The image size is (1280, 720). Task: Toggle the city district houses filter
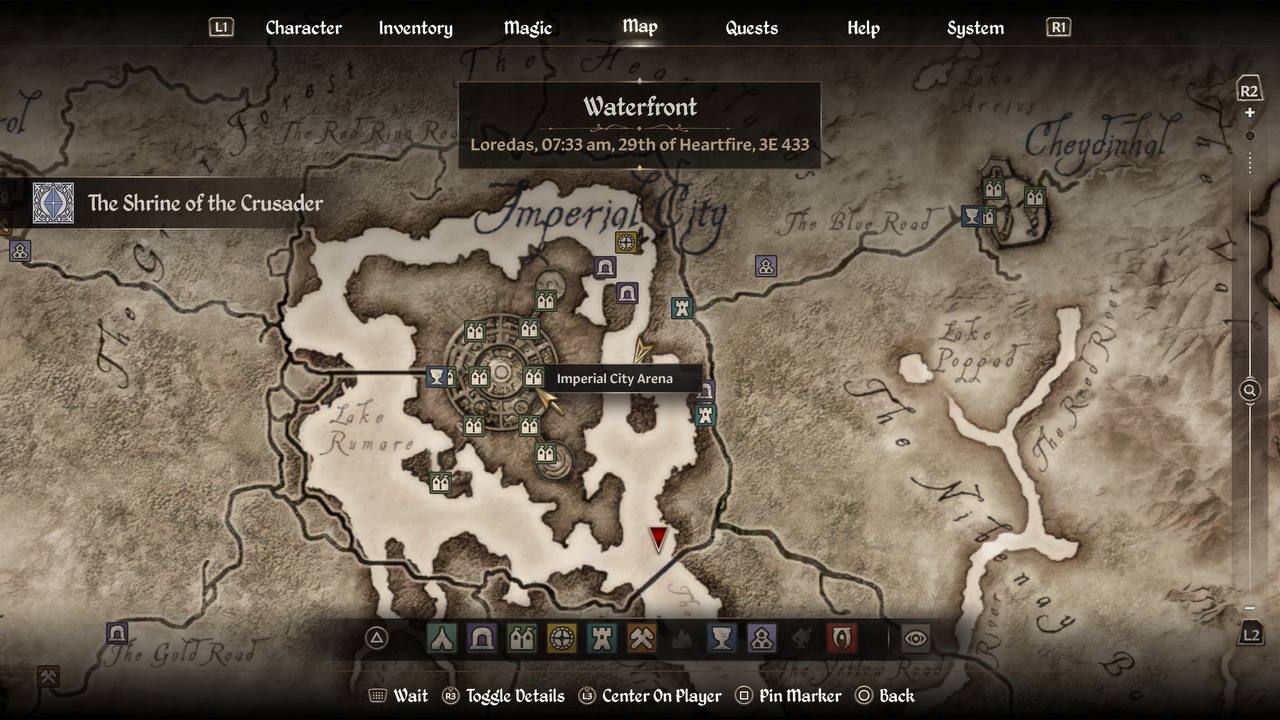tap(522, 638)
